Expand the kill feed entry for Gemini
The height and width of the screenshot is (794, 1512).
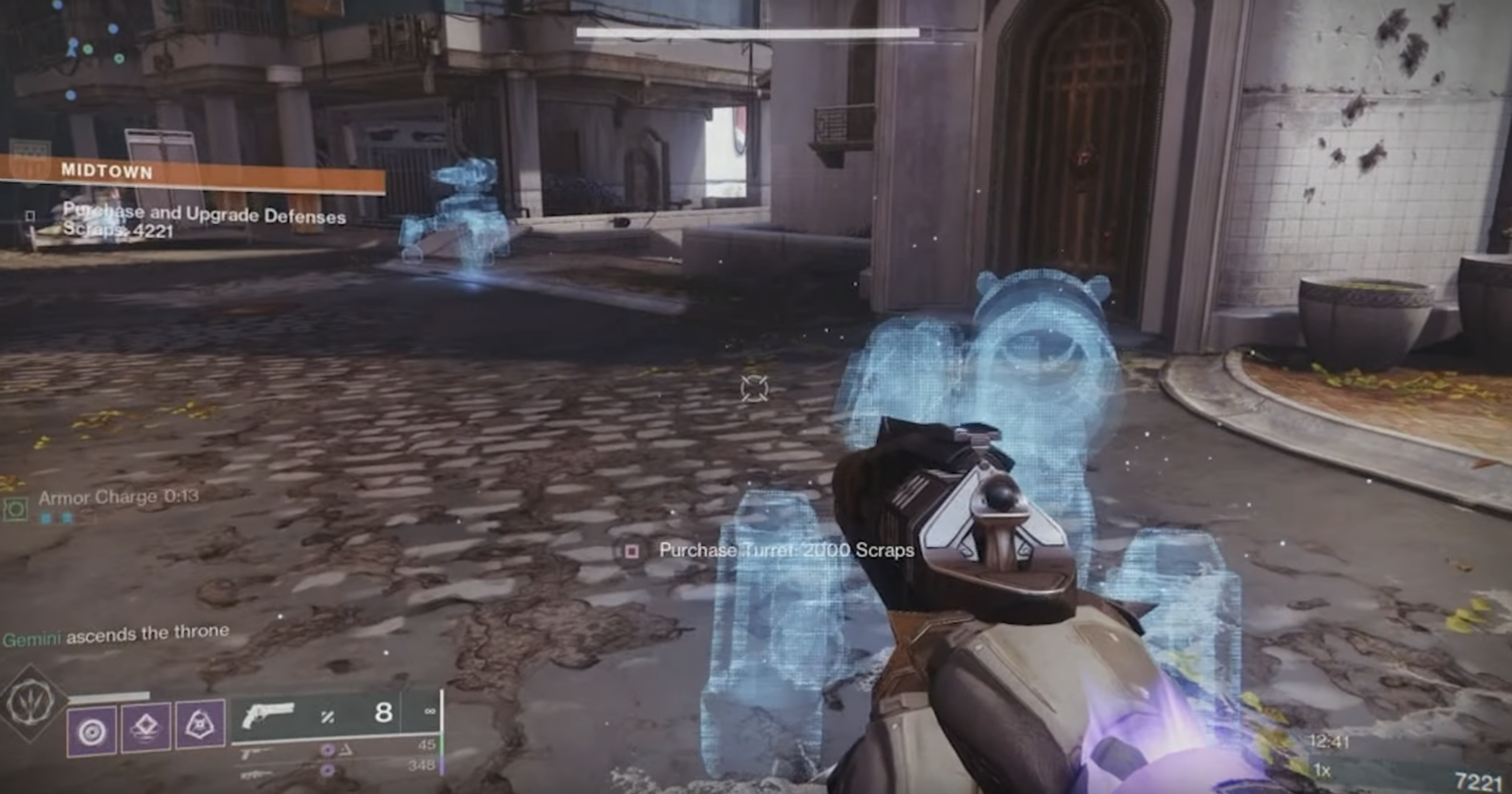[114, 633]
